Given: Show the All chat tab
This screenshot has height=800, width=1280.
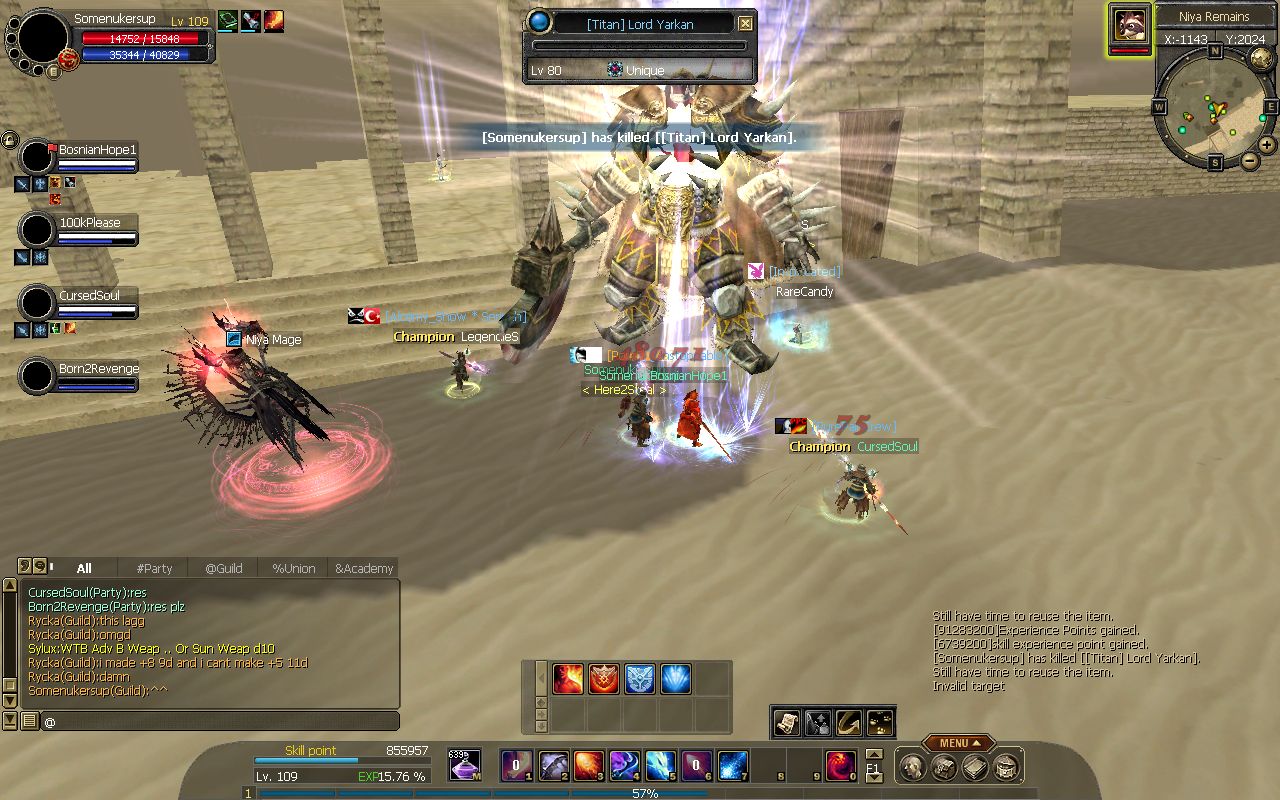Looking at the screenshot, I should pos(84,568).
